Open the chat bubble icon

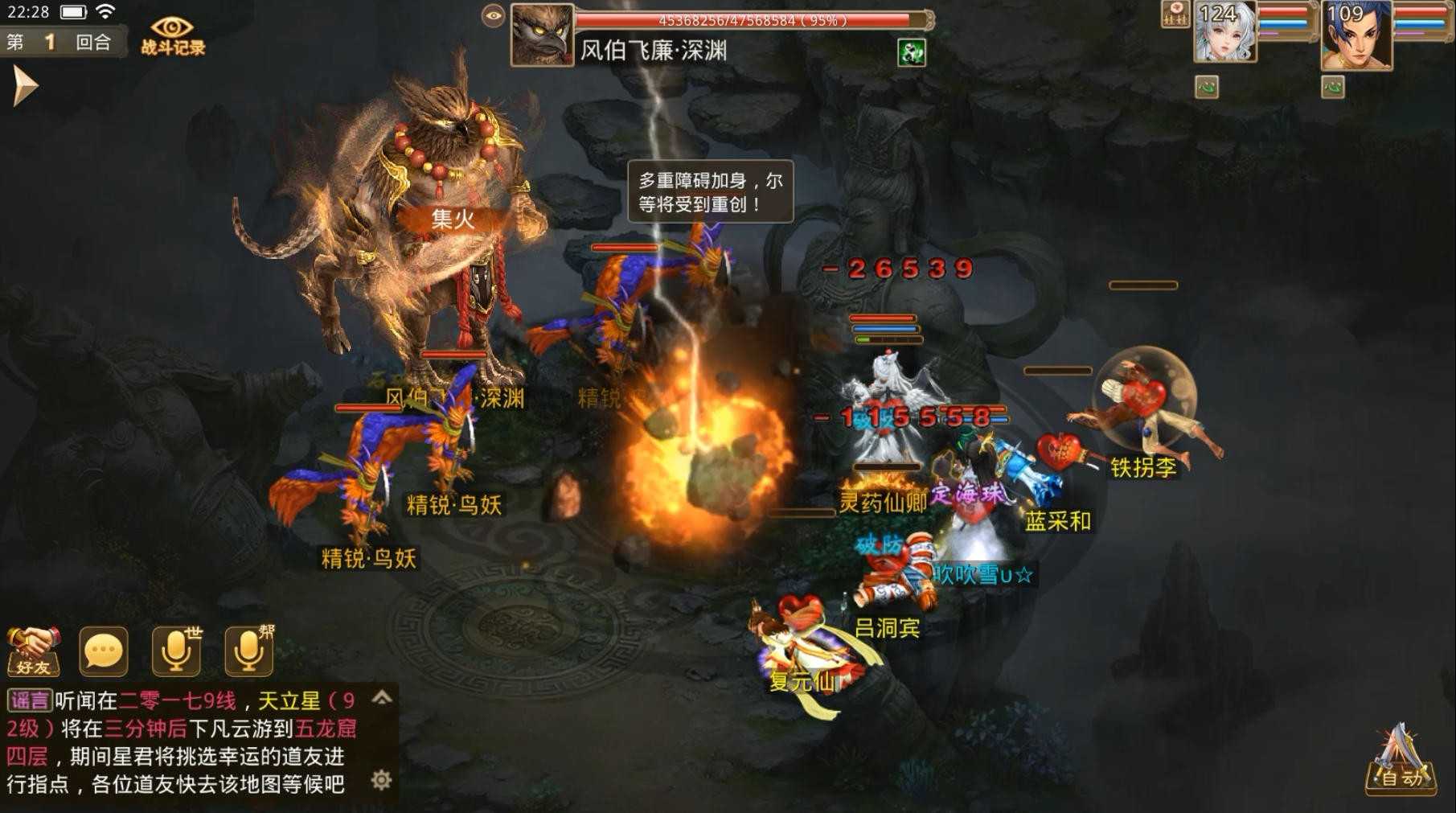(102, 650)
